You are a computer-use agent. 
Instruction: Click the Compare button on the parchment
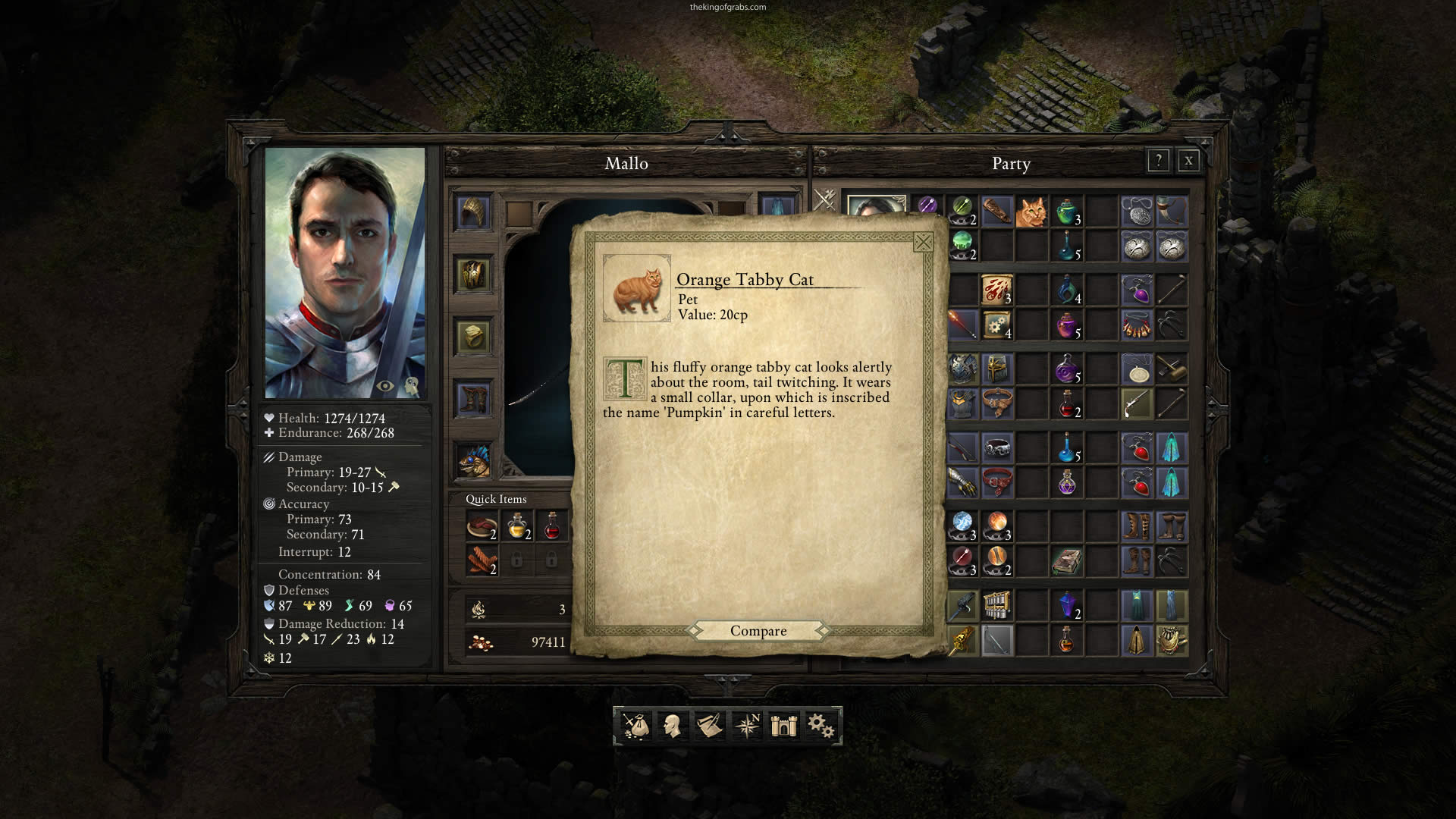(758, 631)
